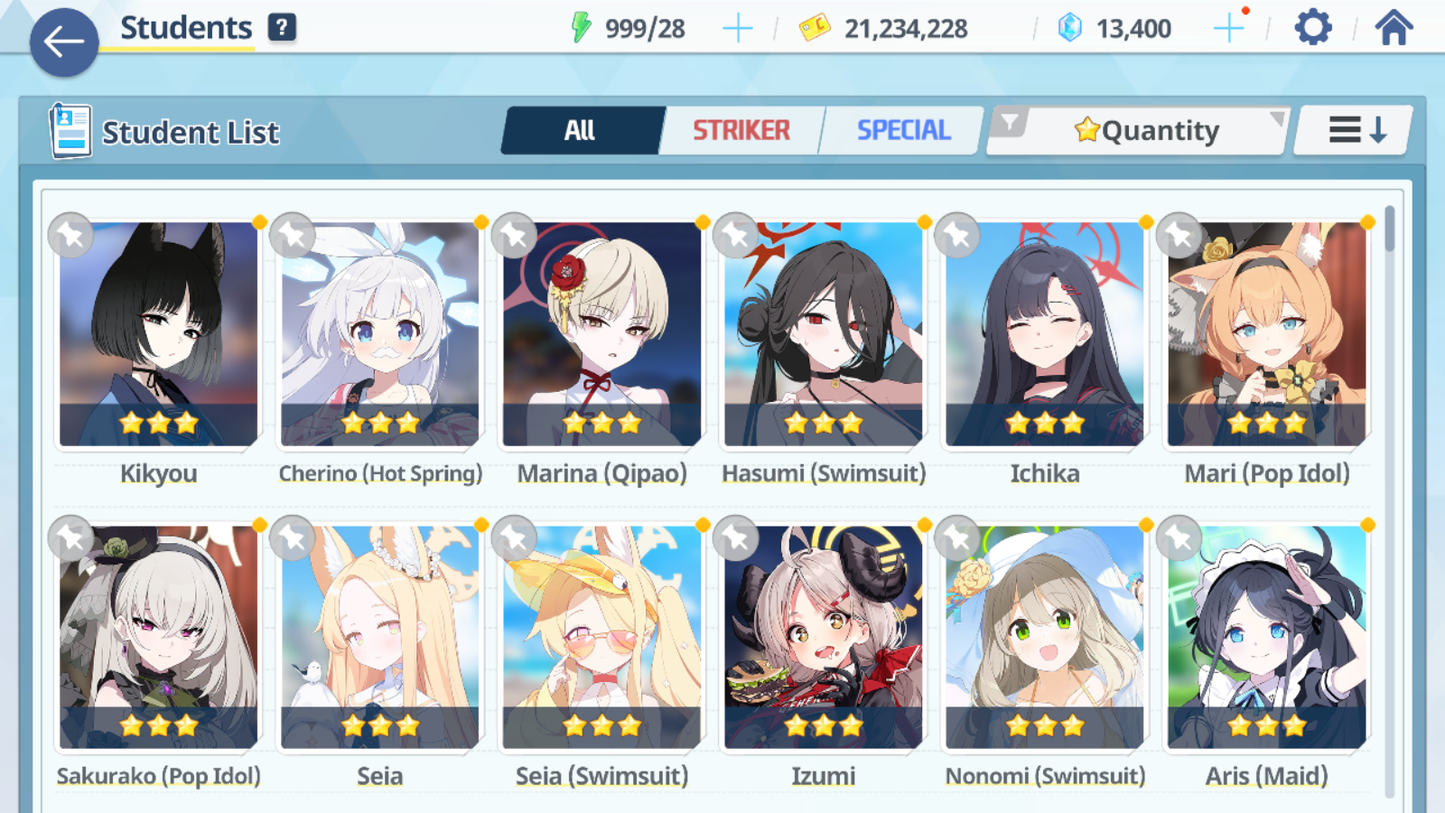The width and height of the screenshot is (1445, 813).
Task: Tap the Pyroxene gem icon
Action: tap(1069, 28)
